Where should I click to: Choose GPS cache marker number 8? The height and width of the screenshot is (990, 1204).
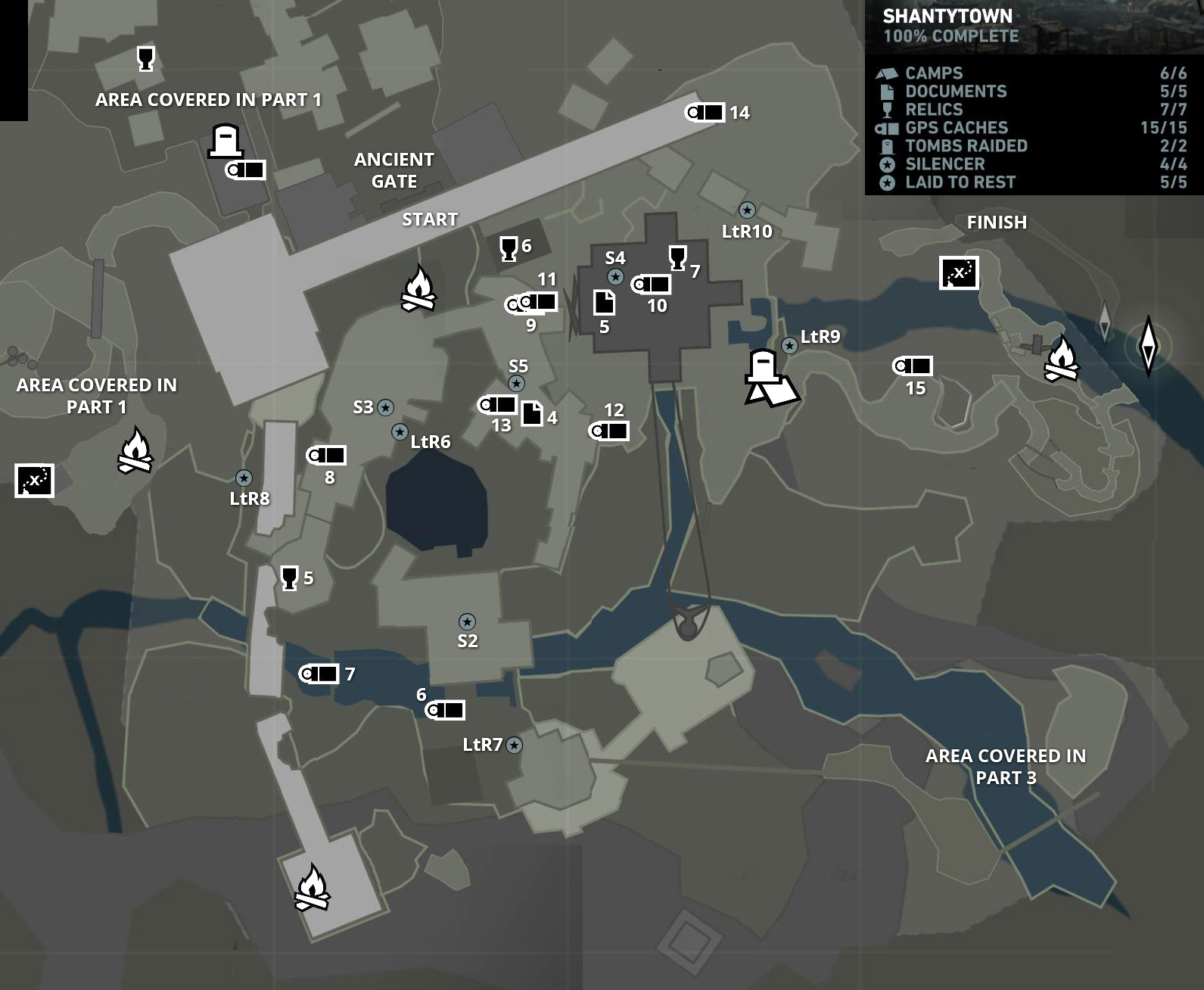tap(326, 456)
